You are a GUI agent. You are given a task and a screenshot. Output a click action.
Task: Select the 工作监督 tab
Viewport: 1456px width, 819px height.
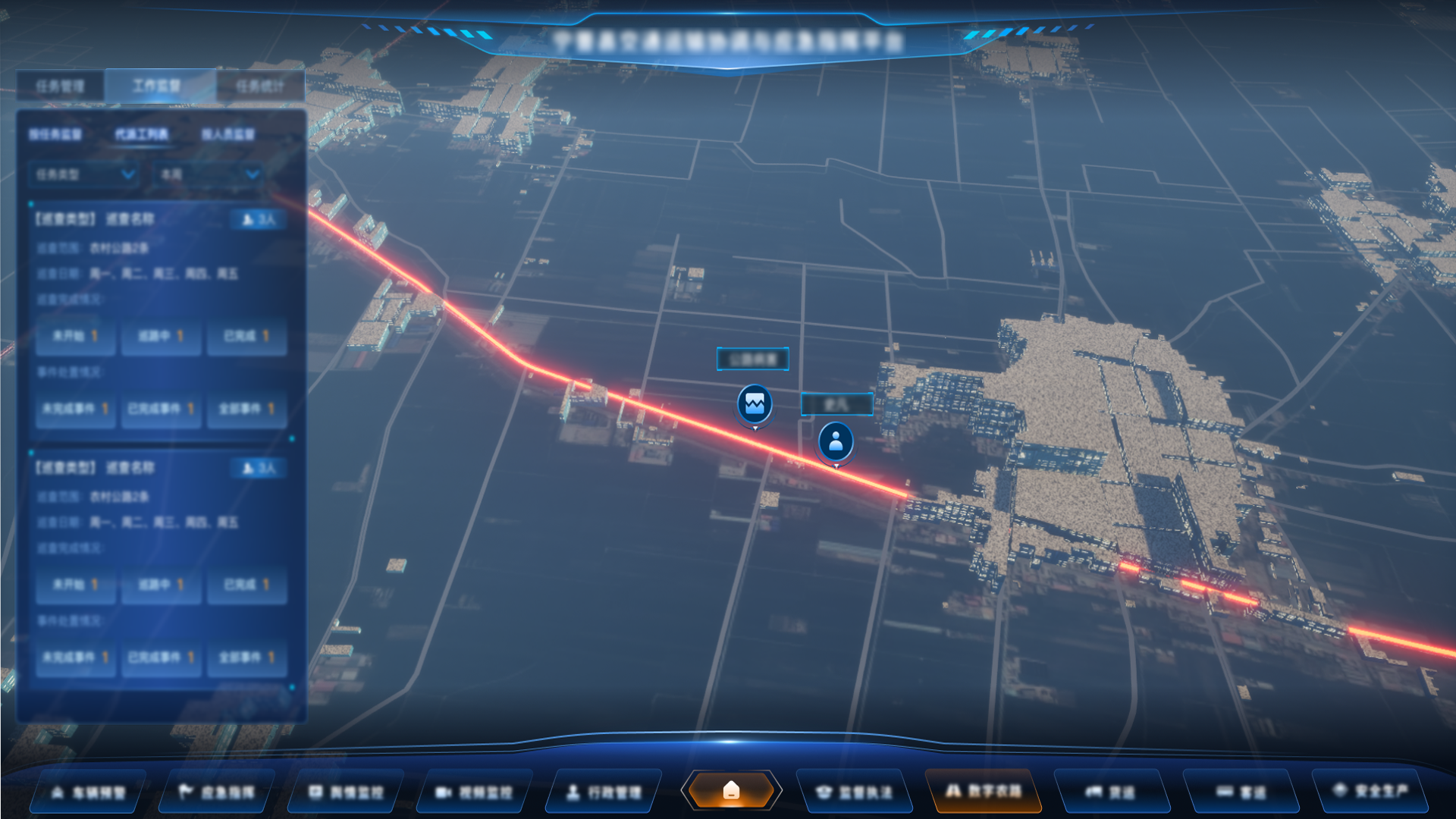tap(157, 86)
